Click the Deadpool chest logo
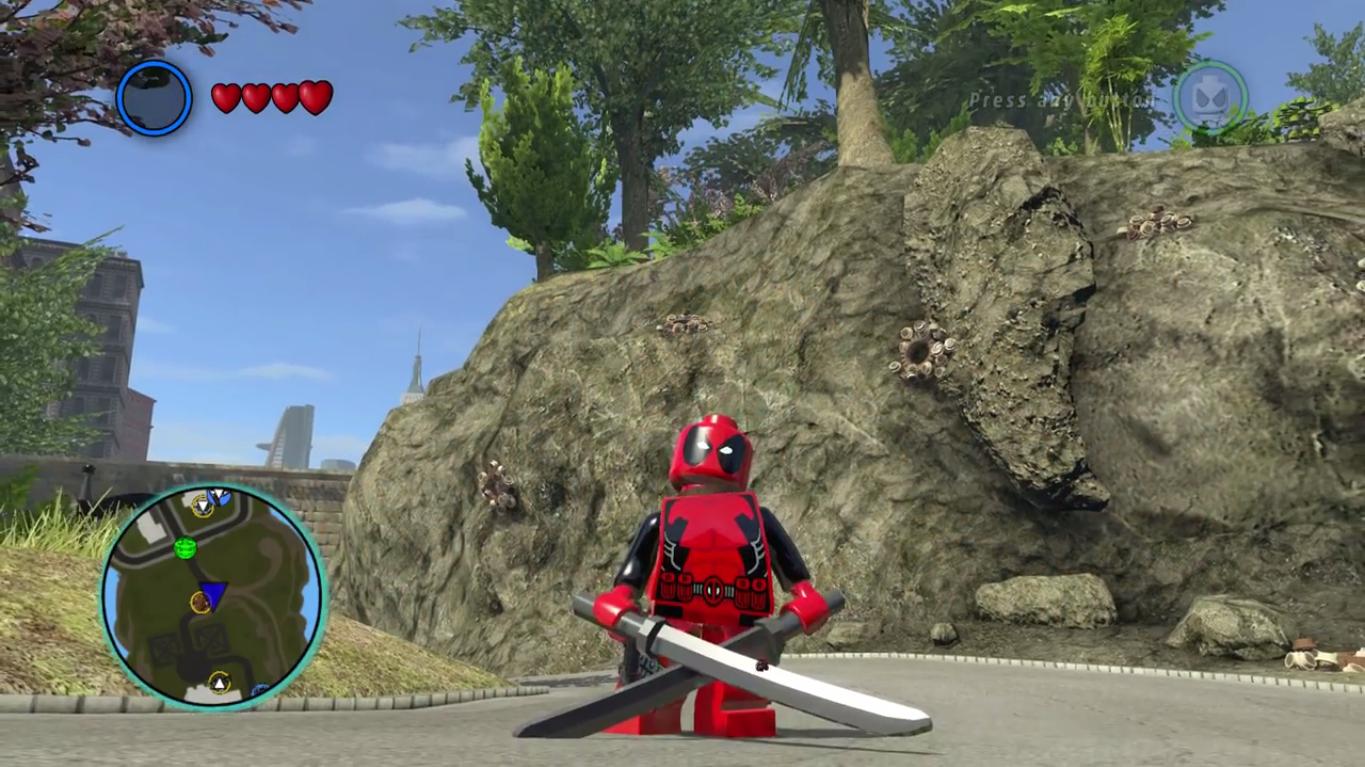1365x767 pixels. click(715, 591)
